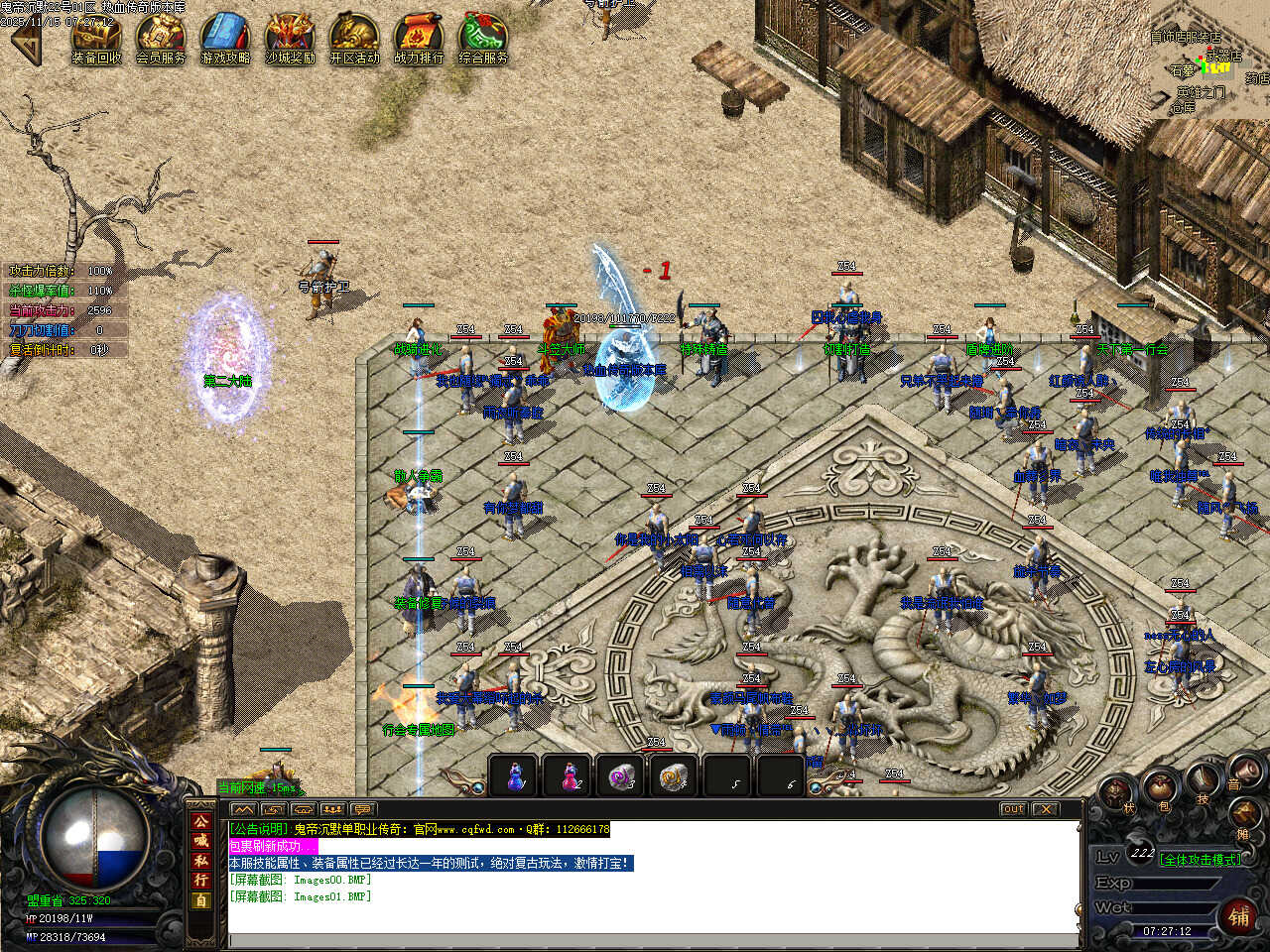Use the red potion in hotbar slot 2
Viewport: 1270px width, 952px height.
click(x=570, y=775)
